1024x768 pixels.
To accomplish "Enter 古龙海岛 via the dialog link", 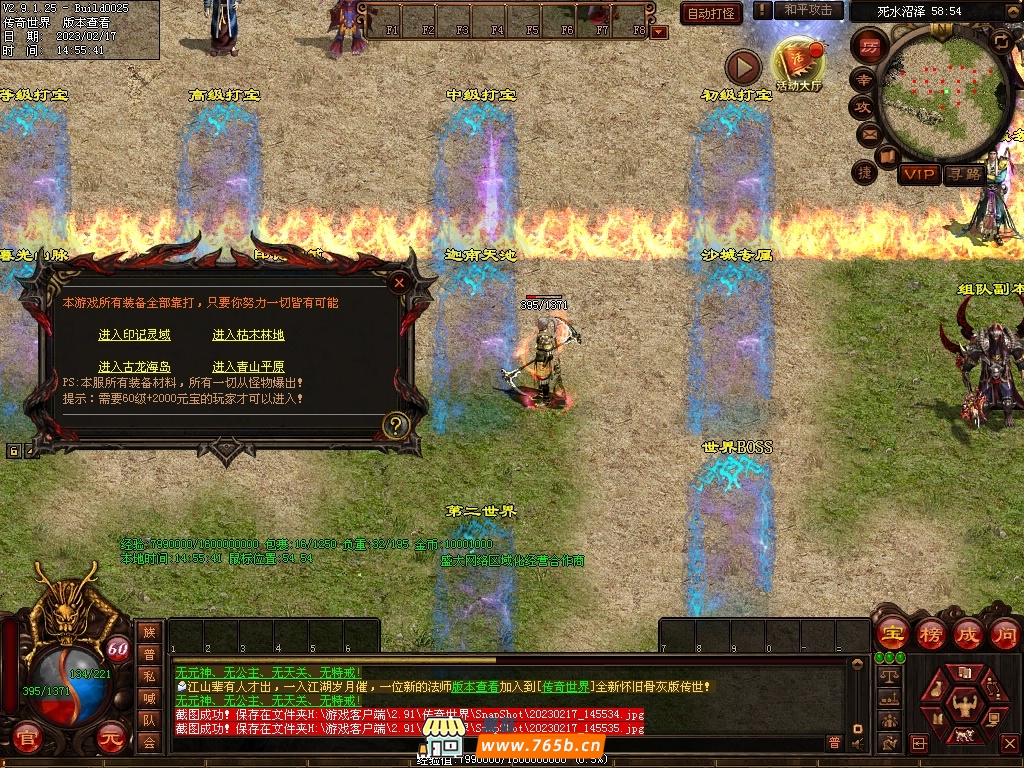I will (x=135, y=367).
